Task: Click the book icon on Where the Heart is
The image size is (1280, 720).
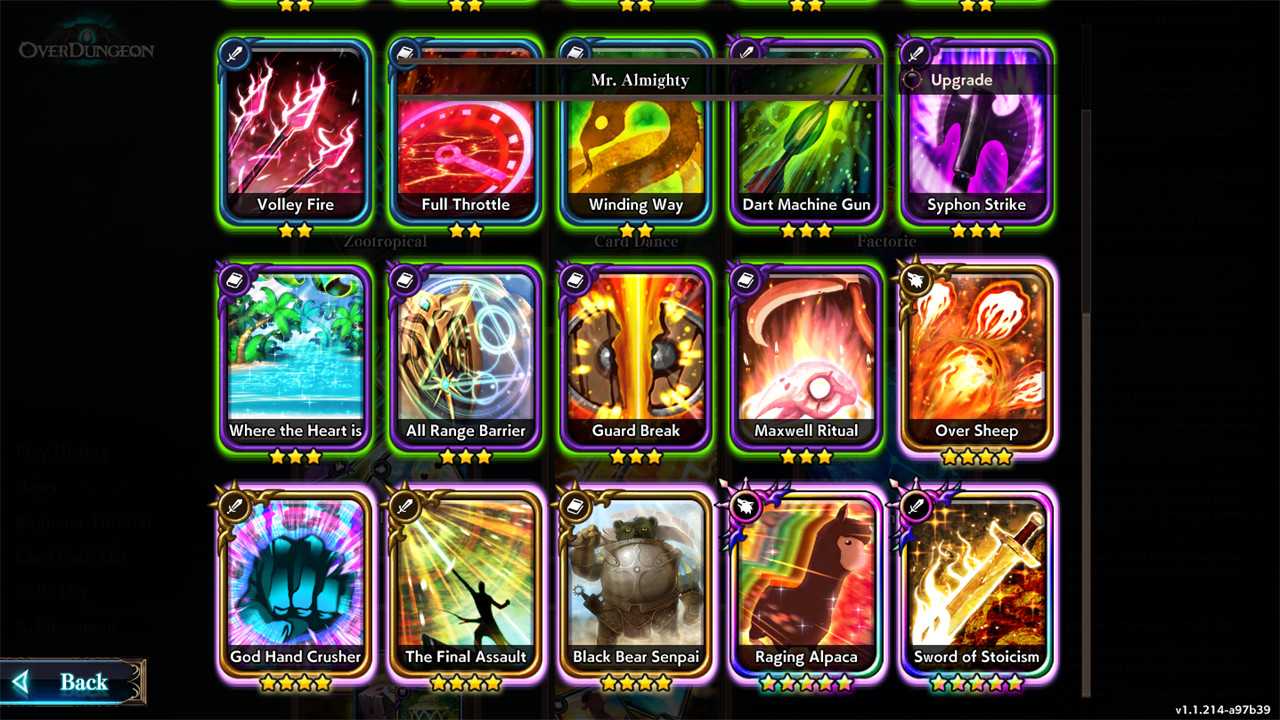Action: (232, 281)
